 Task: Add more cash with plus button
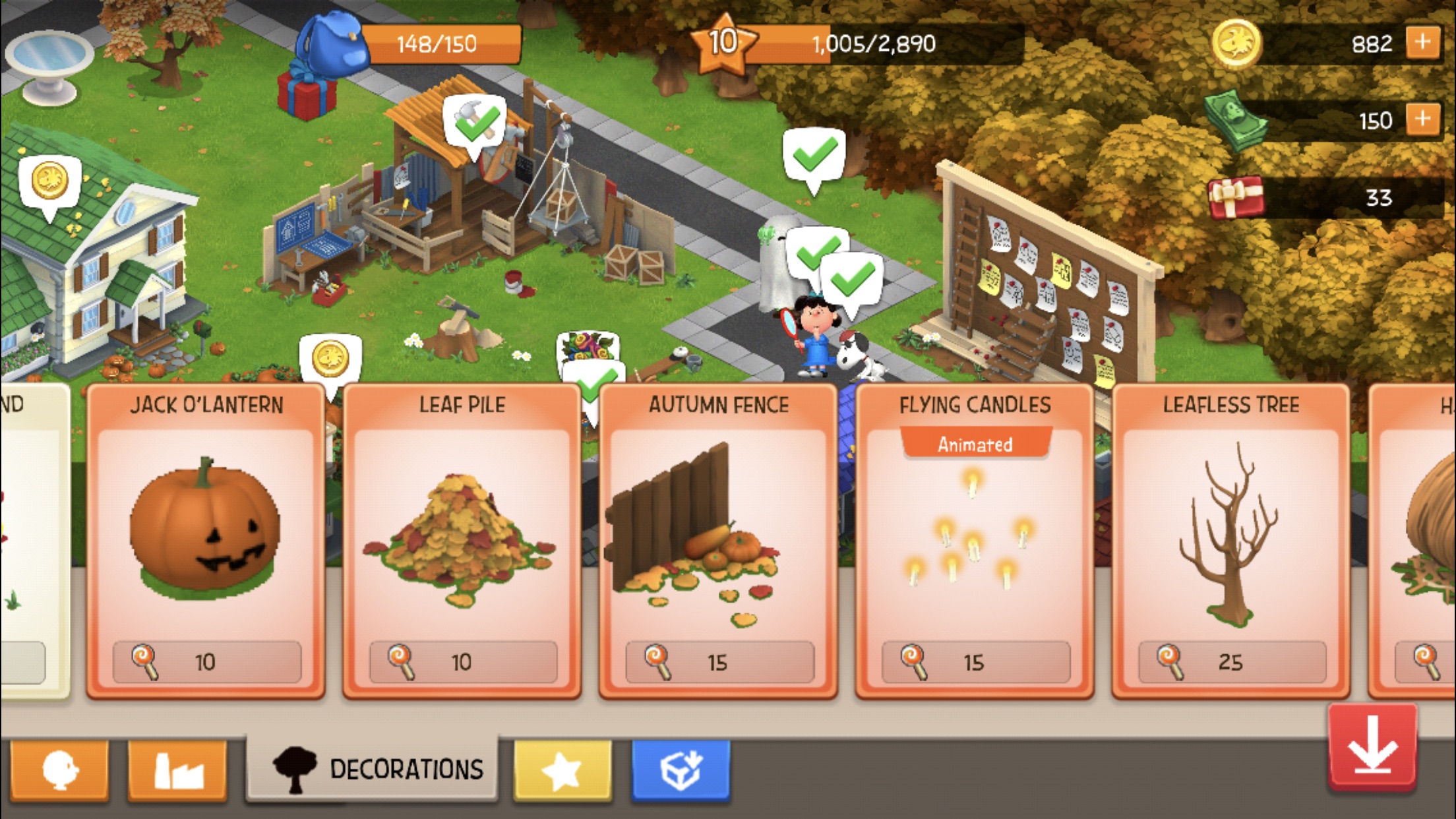1423,120
